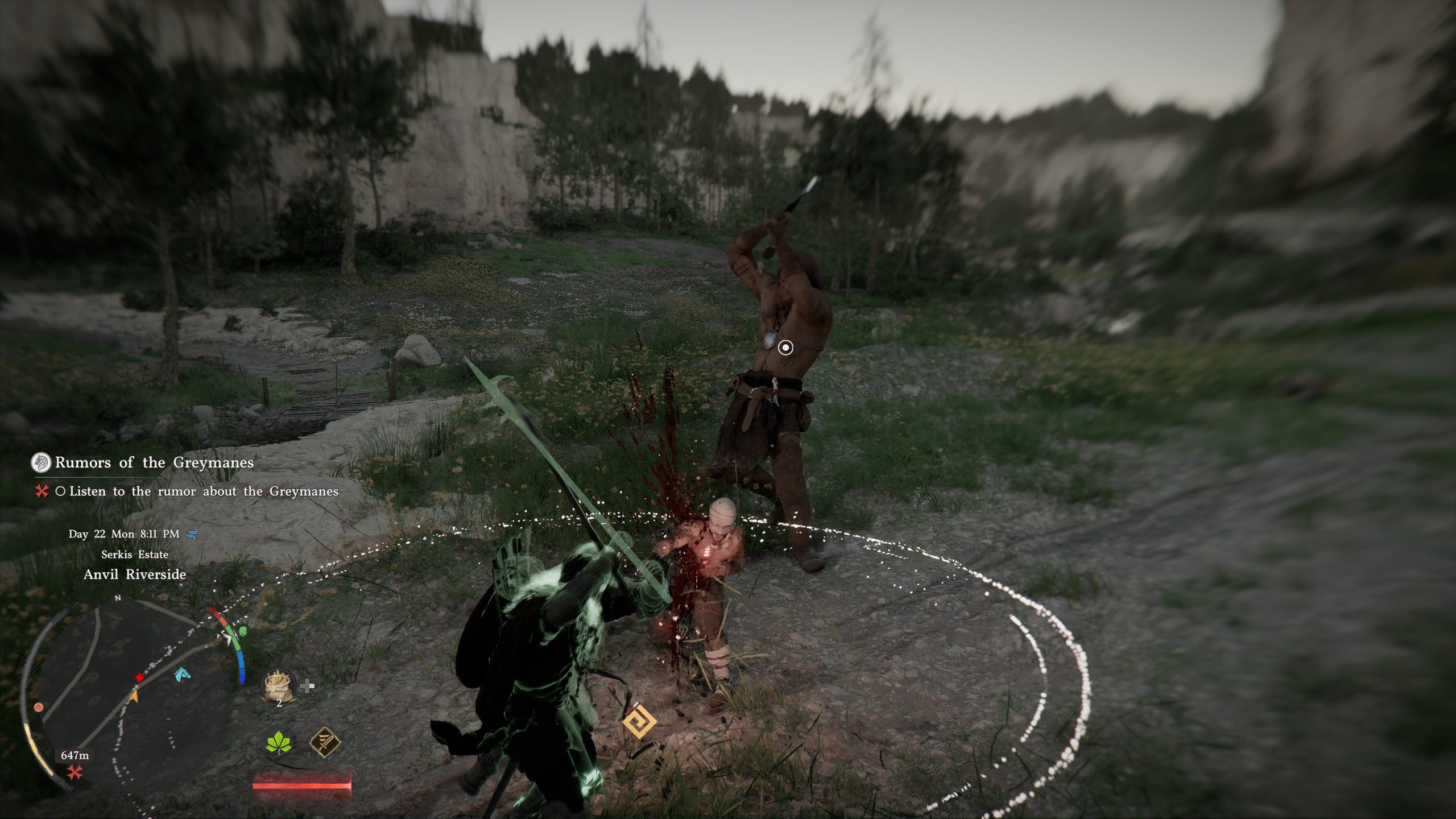Open the circular minimap
The width and height of the screenshot is (1456, 819).
pos(126,694)
